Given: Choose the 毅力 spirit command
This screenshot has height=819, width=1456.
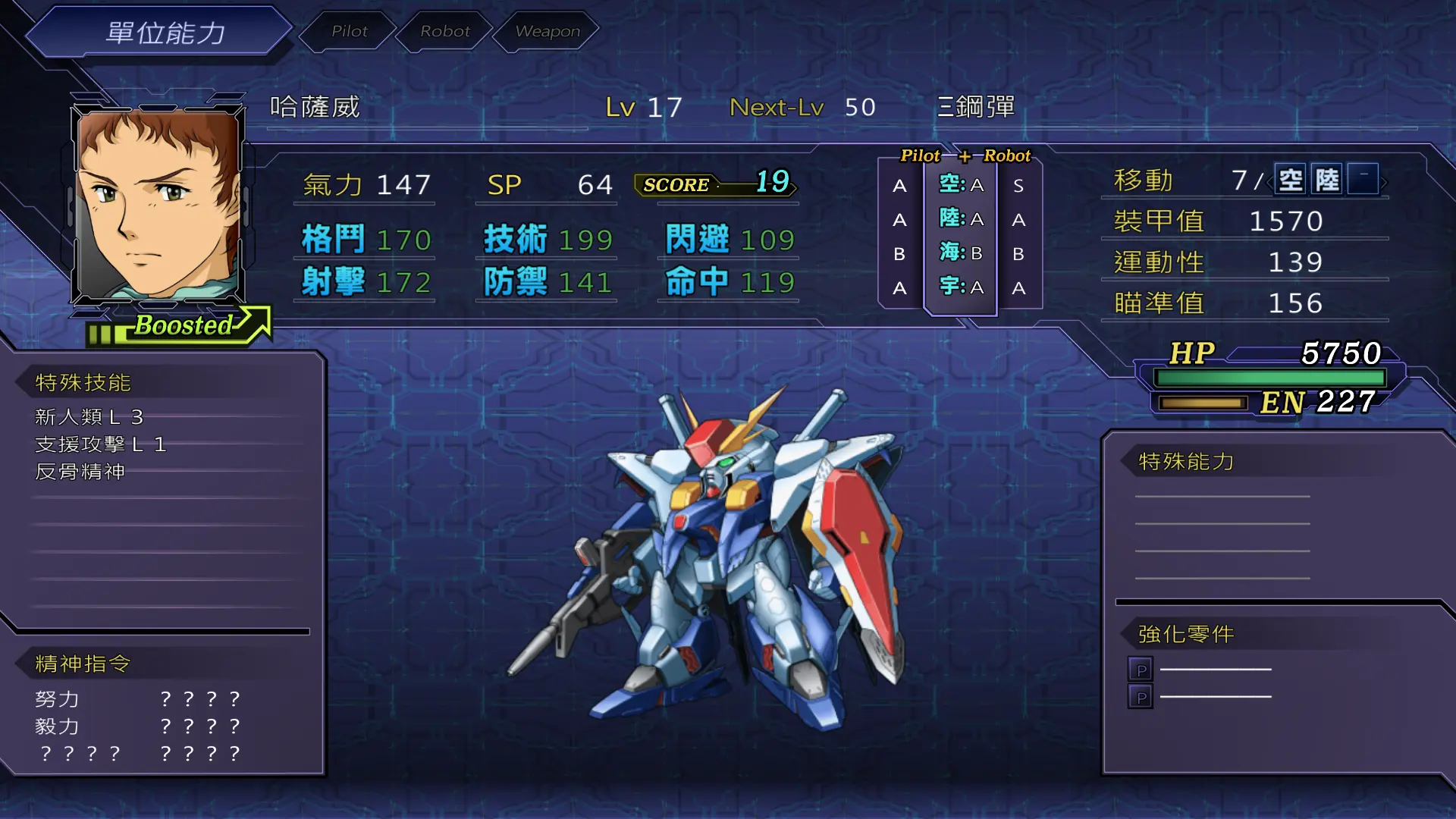Looking at the screenshot, I should [x=58, y=726].
